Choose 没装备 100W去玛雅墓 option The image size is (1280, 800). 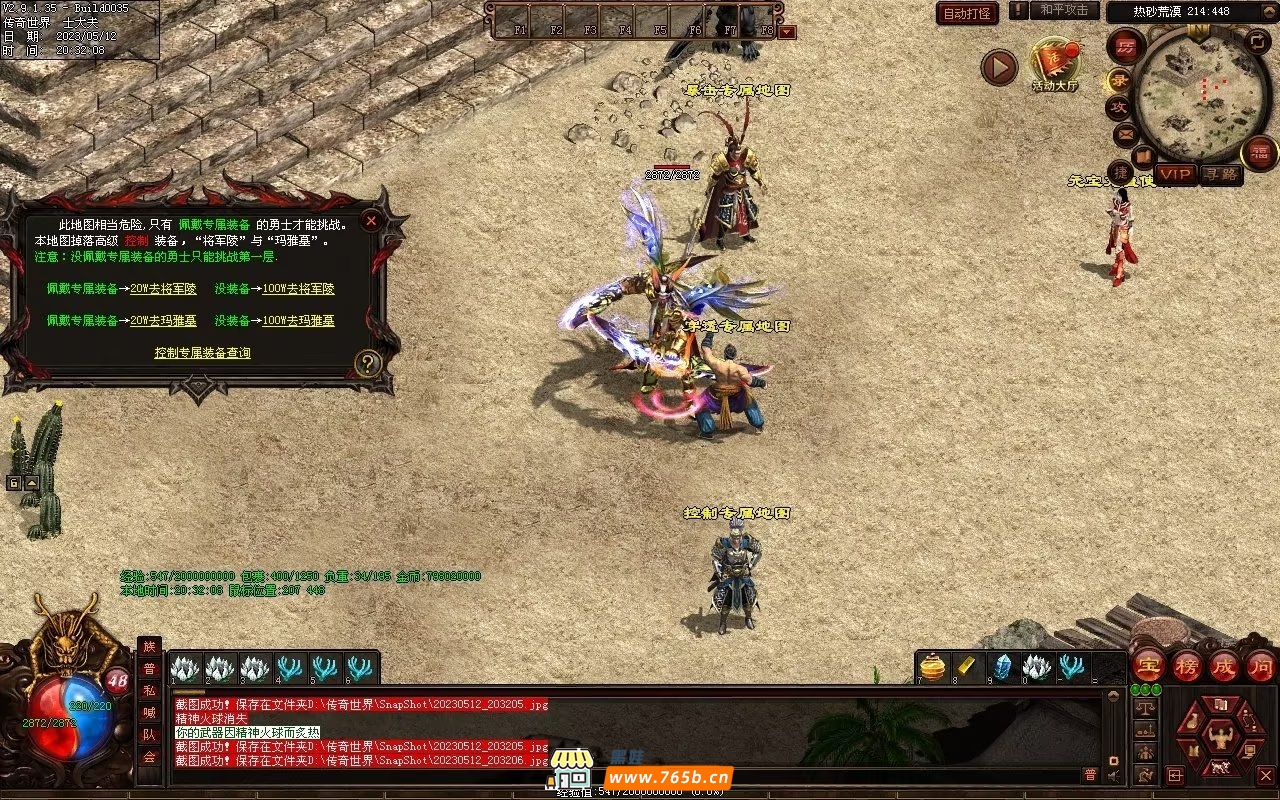298,321
